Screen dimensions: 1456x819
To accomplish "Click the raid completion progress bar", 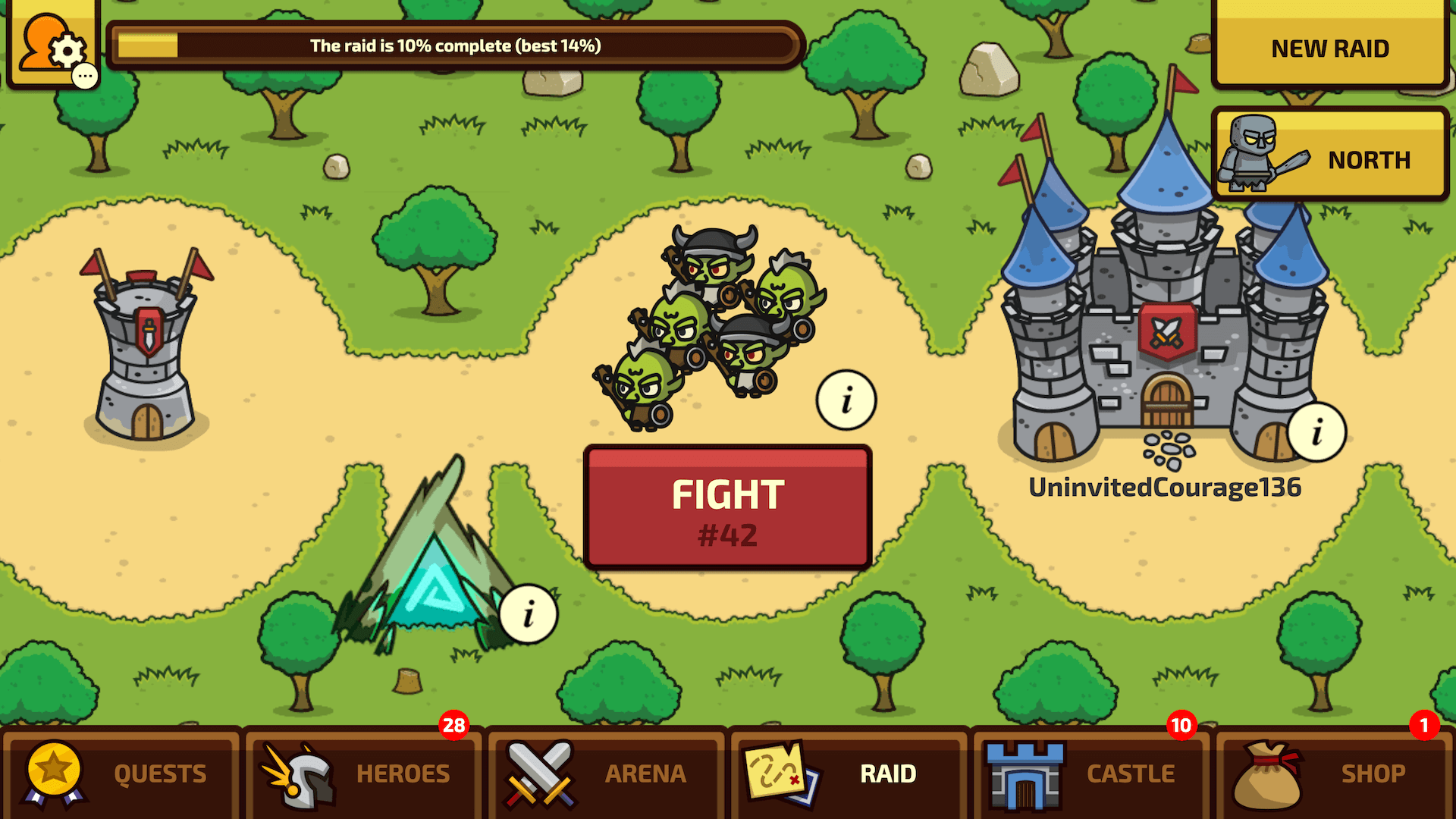I will (x=453, y=45).
